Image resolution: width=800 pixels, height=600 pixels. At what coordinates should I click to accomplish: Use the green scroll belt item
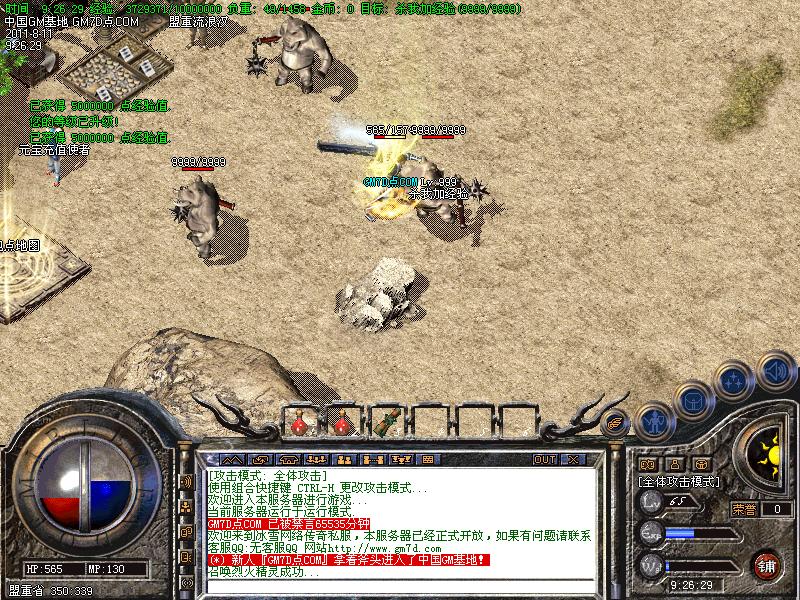384,423
